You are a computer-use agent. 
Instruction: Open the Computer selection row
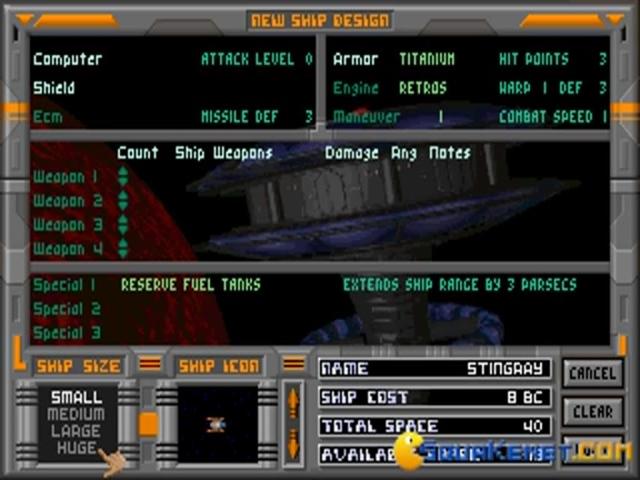(70, 59)
